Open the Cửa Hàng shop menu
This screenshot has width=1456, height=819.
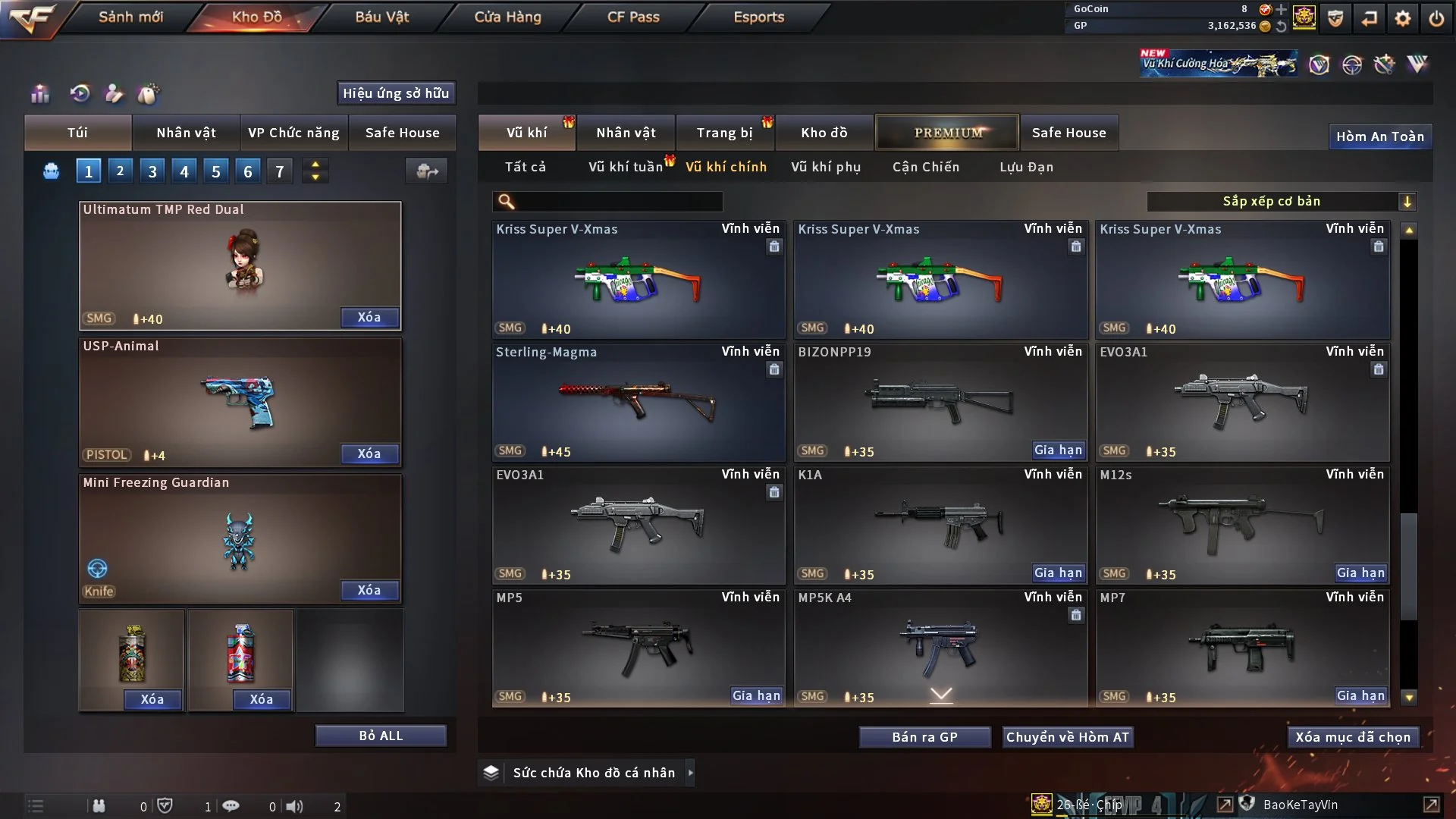point(507,17)
